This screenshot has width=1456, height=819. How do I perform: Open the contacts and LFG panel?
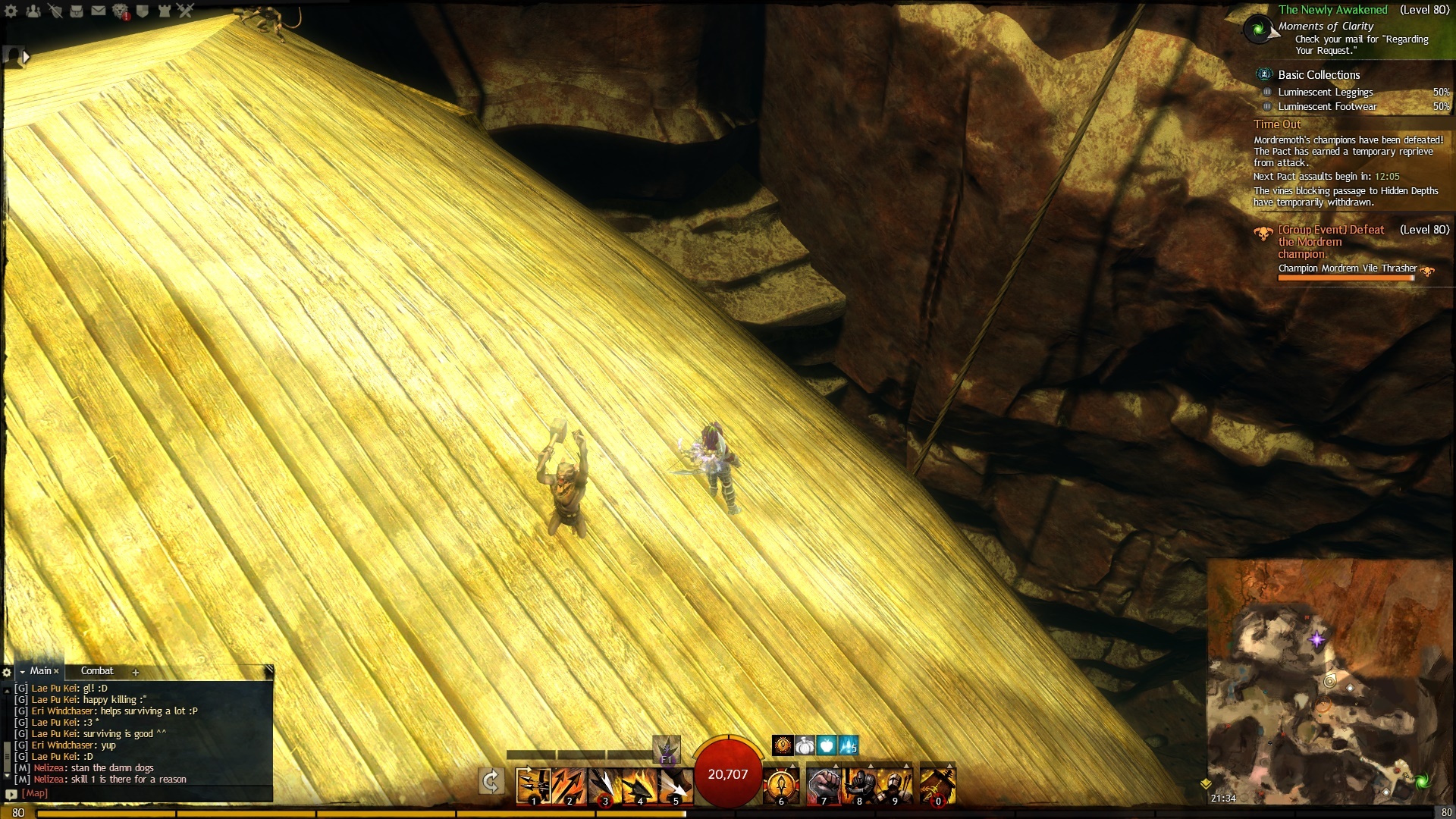coord(33,11)
